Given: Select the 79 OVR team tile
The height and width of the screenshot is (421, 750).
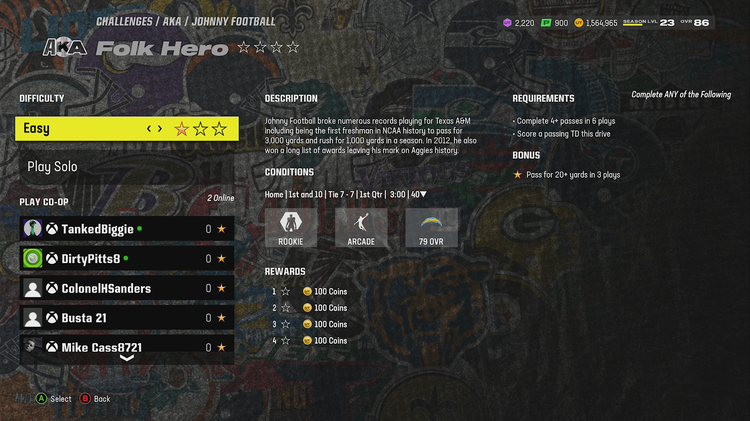Looking at the screenshot, I should (432, 228).
